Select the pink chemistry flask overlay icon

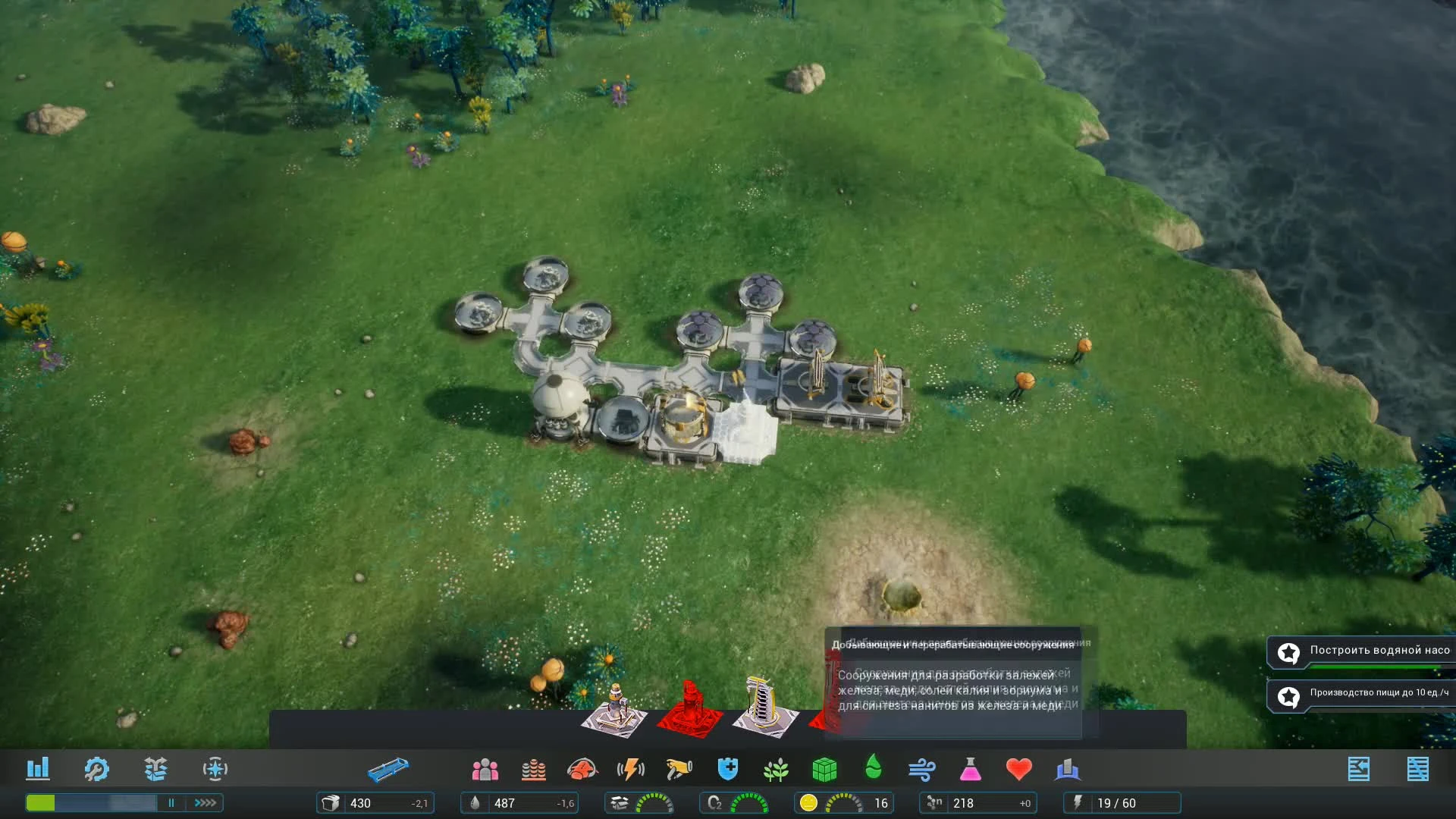970,769
